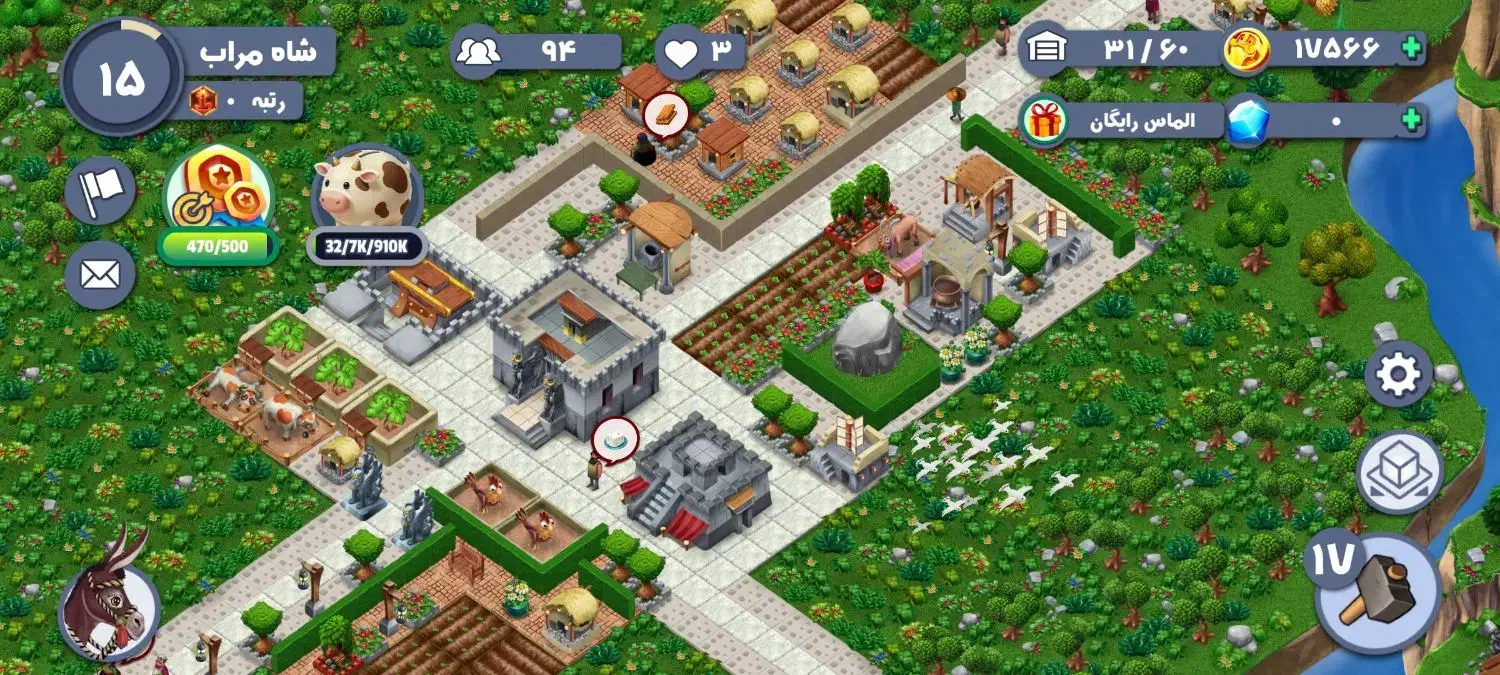
Task: Tap the heart counter icon
Action: (681, 52)
